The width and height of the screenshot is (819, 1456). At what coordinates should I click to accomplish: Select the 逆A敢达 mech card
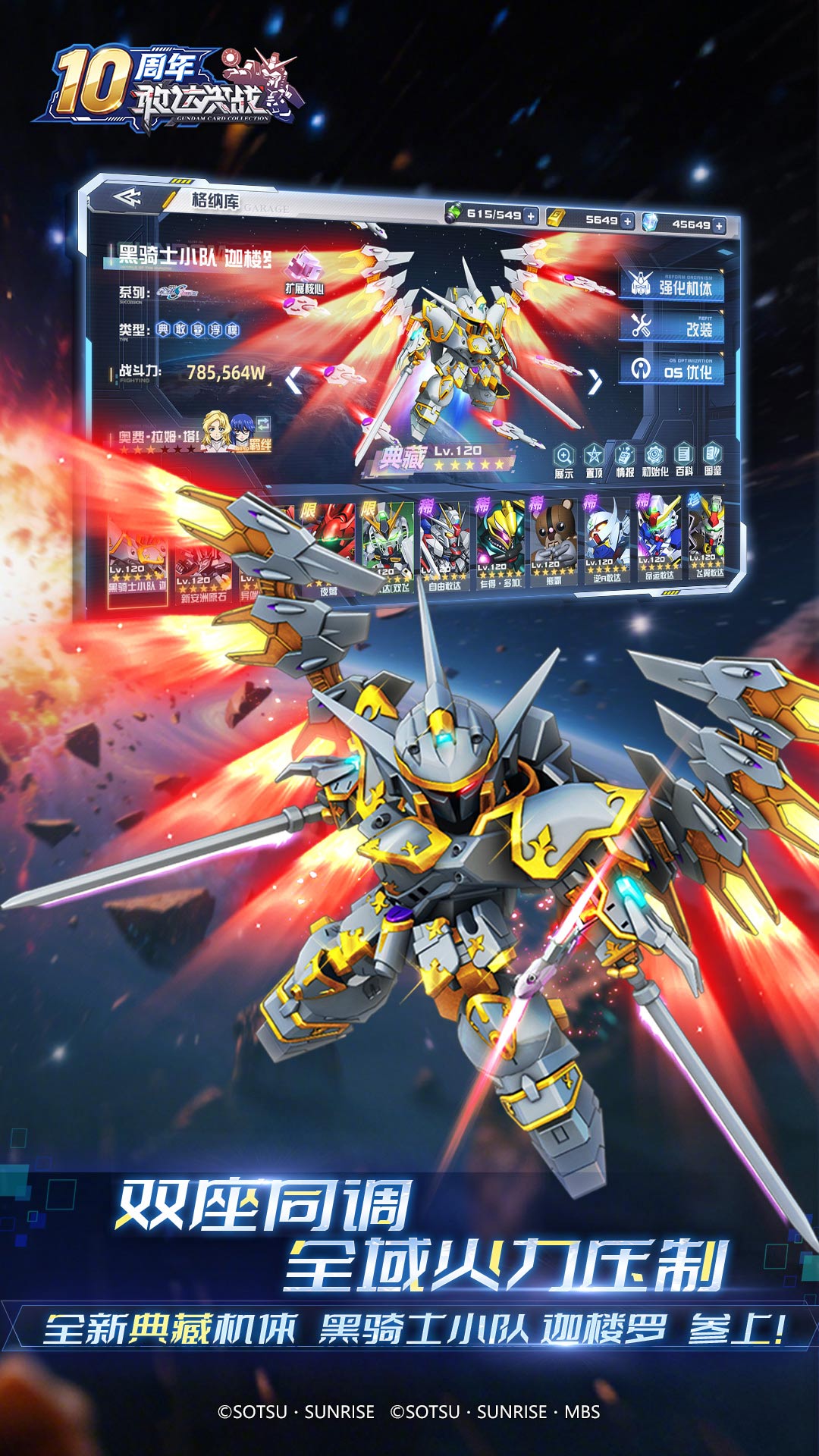click(x=606, y=540)
